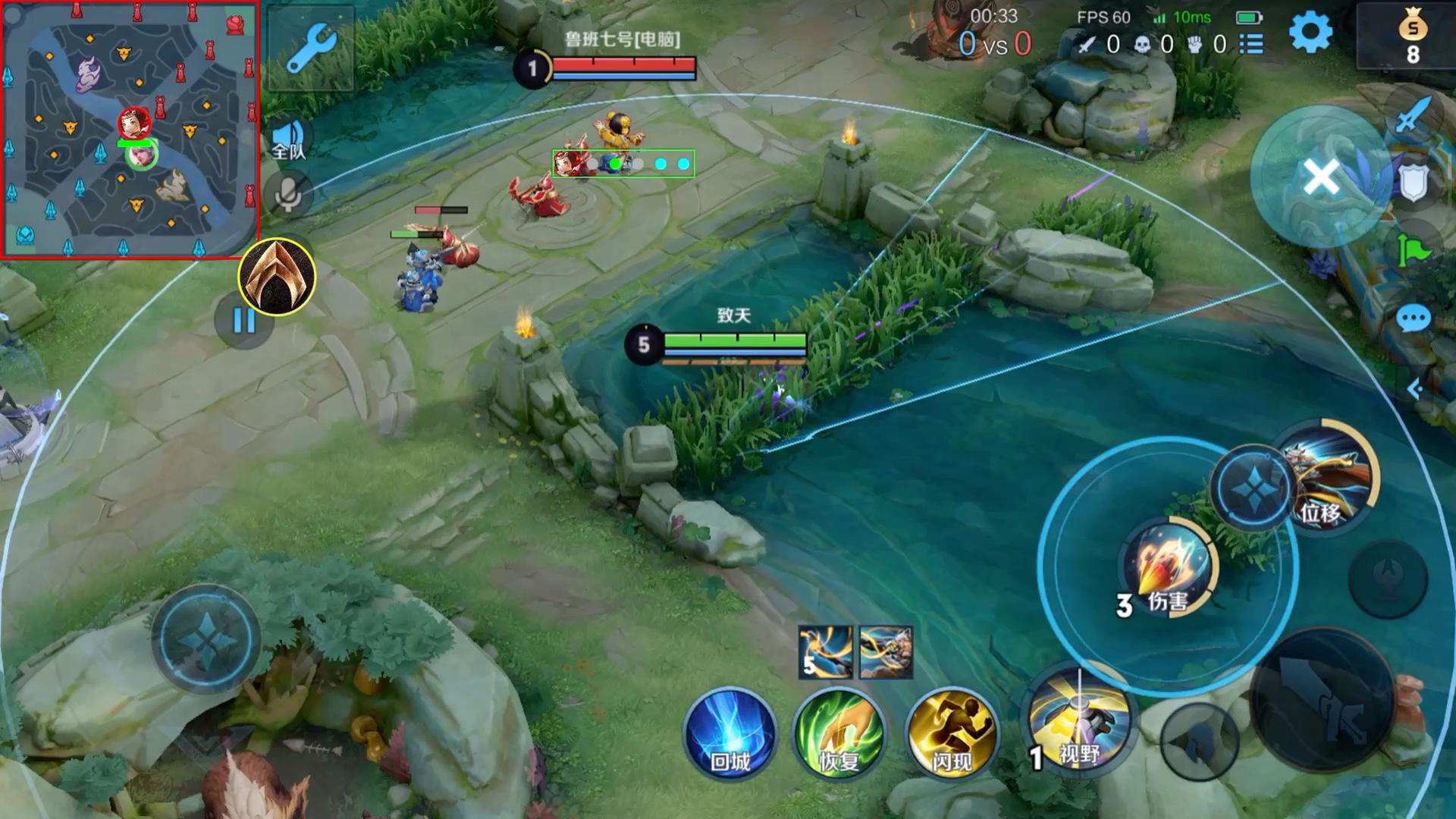Cancel the skill with the X button
This screenshot has width=1456, height=819.
tap(1321, 178)
